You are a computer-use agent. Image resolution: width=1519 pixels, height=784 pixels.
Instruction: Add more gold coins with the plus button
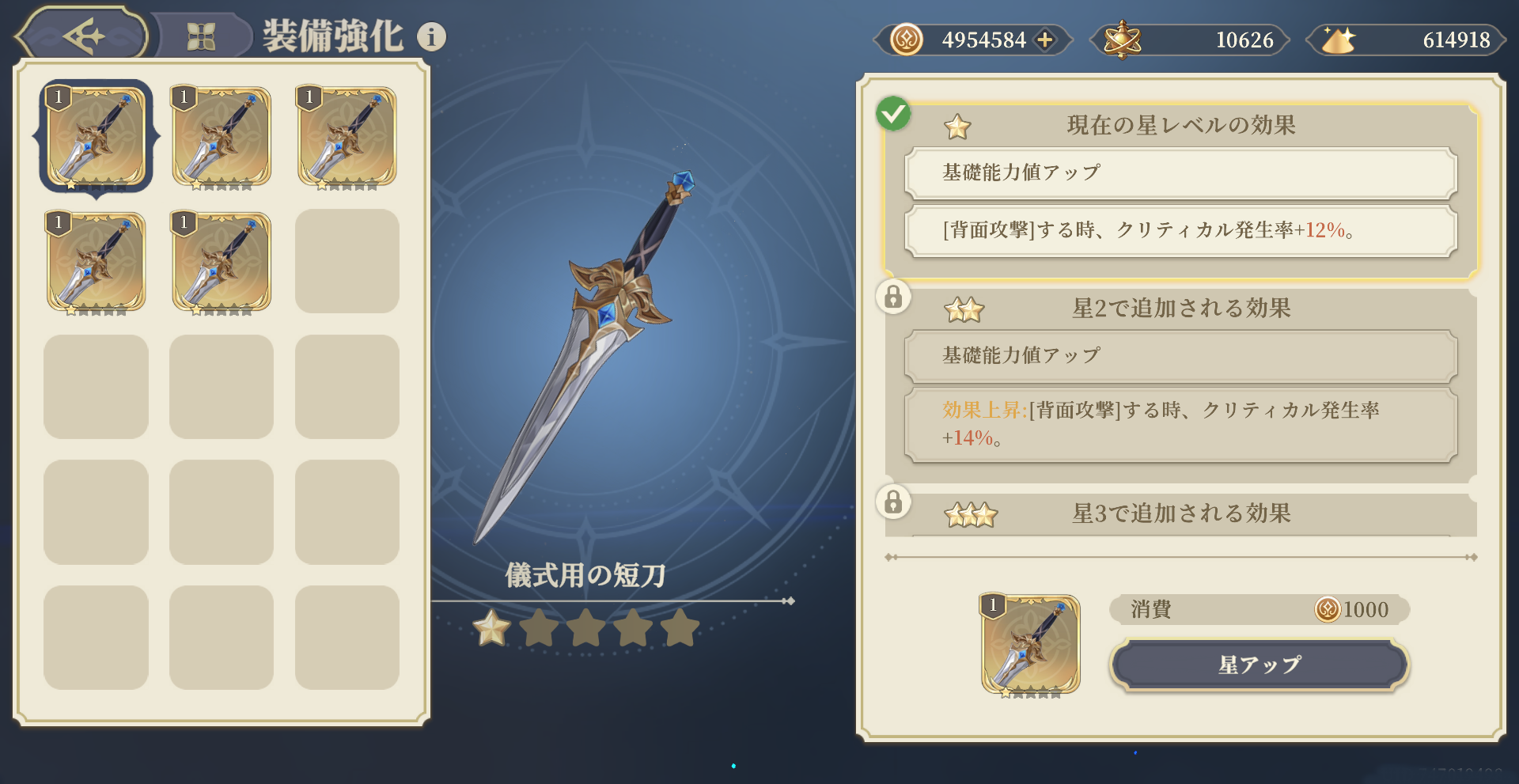pos(1045,40)
